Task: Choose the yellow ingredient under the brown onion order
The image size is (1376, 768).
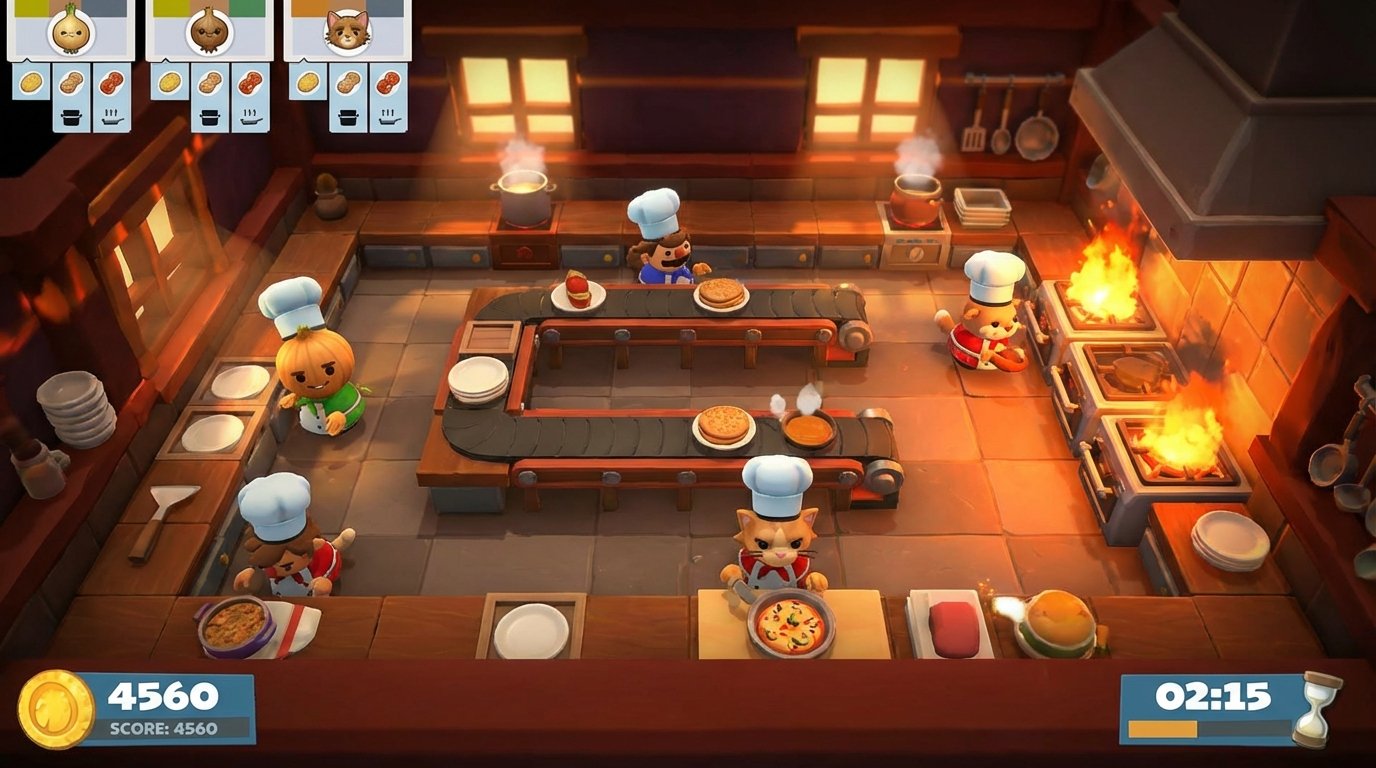Action: point(170,81)
